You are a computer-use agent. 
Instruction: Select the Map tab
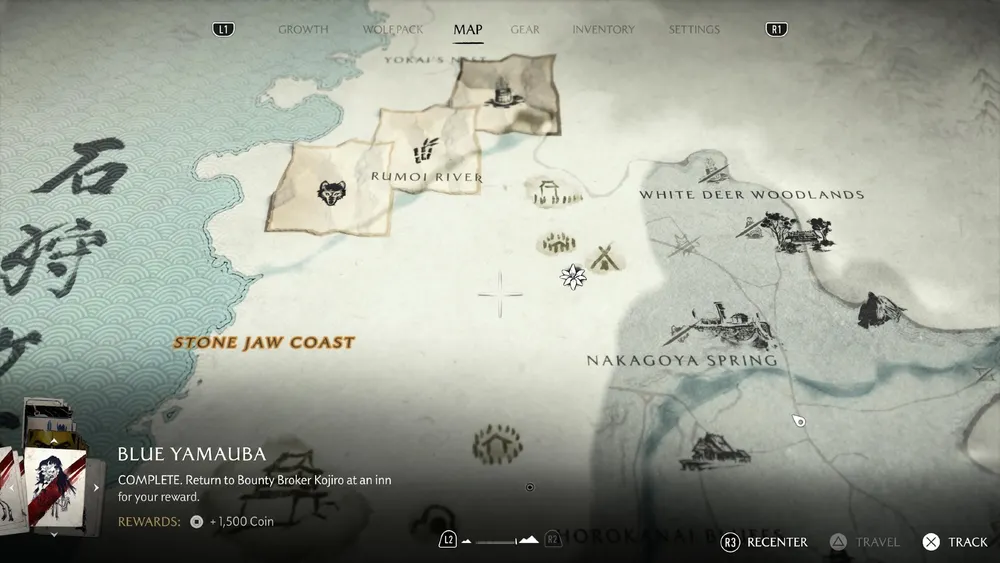click(x=468, y=29)
